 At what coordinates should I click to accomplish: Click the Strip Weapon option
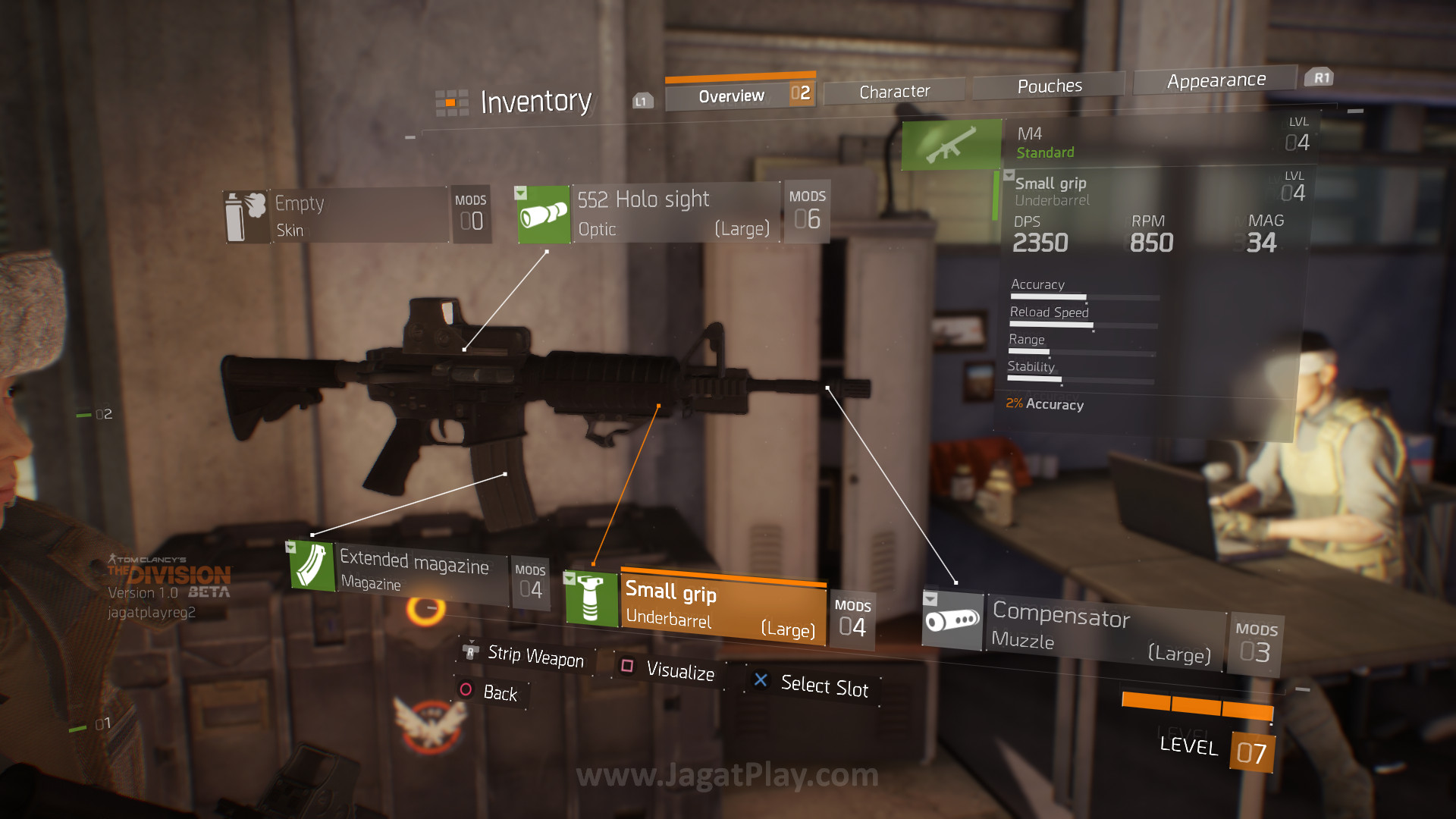pos(535,656)
